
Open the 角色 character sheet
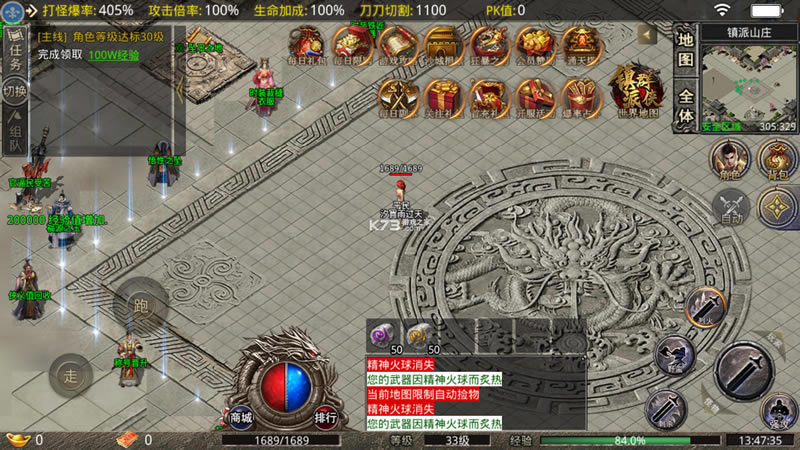[x=731, y=160]
